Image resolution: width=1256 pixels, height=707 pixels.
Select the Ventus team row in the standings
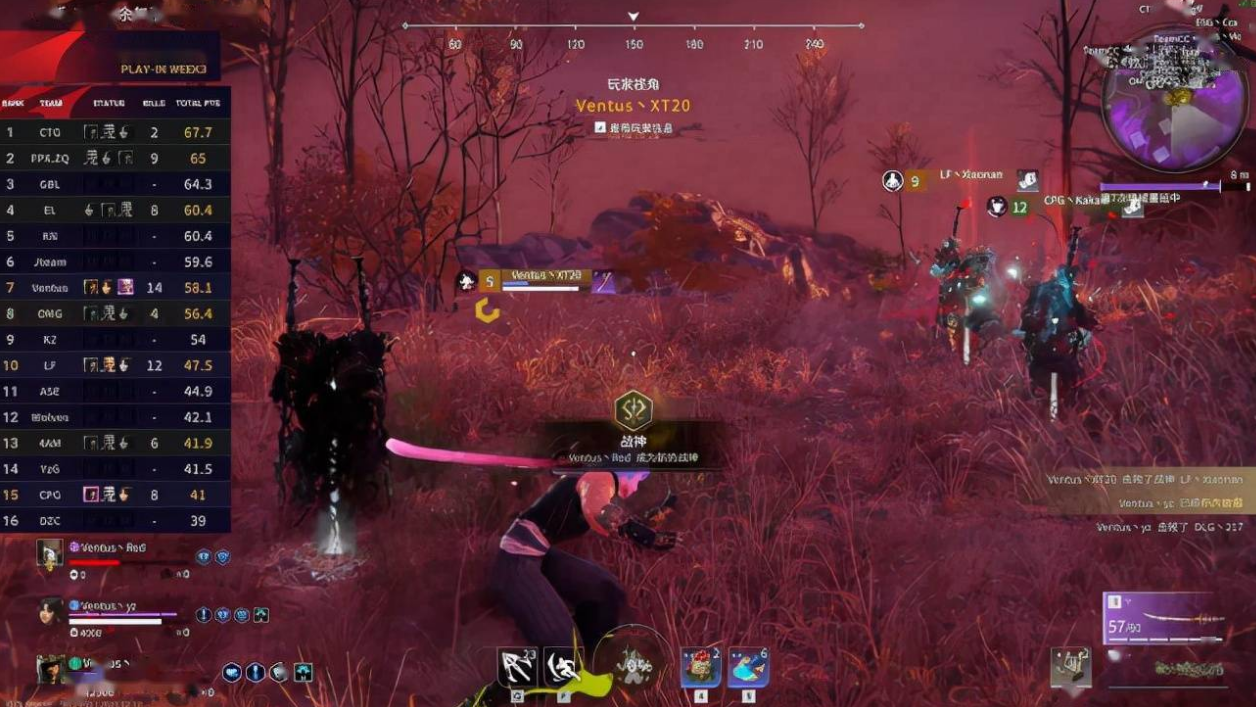point(115,288)
